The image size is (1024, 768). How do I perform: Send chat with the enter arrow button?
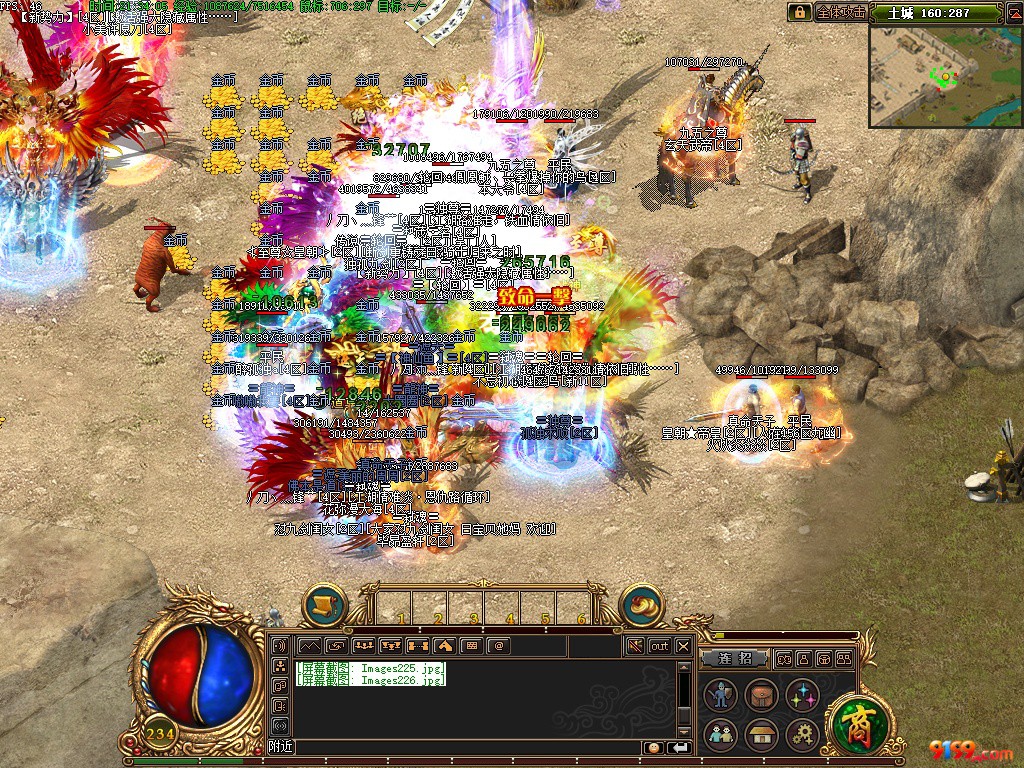pyautogui.click(x=679, y=747)
